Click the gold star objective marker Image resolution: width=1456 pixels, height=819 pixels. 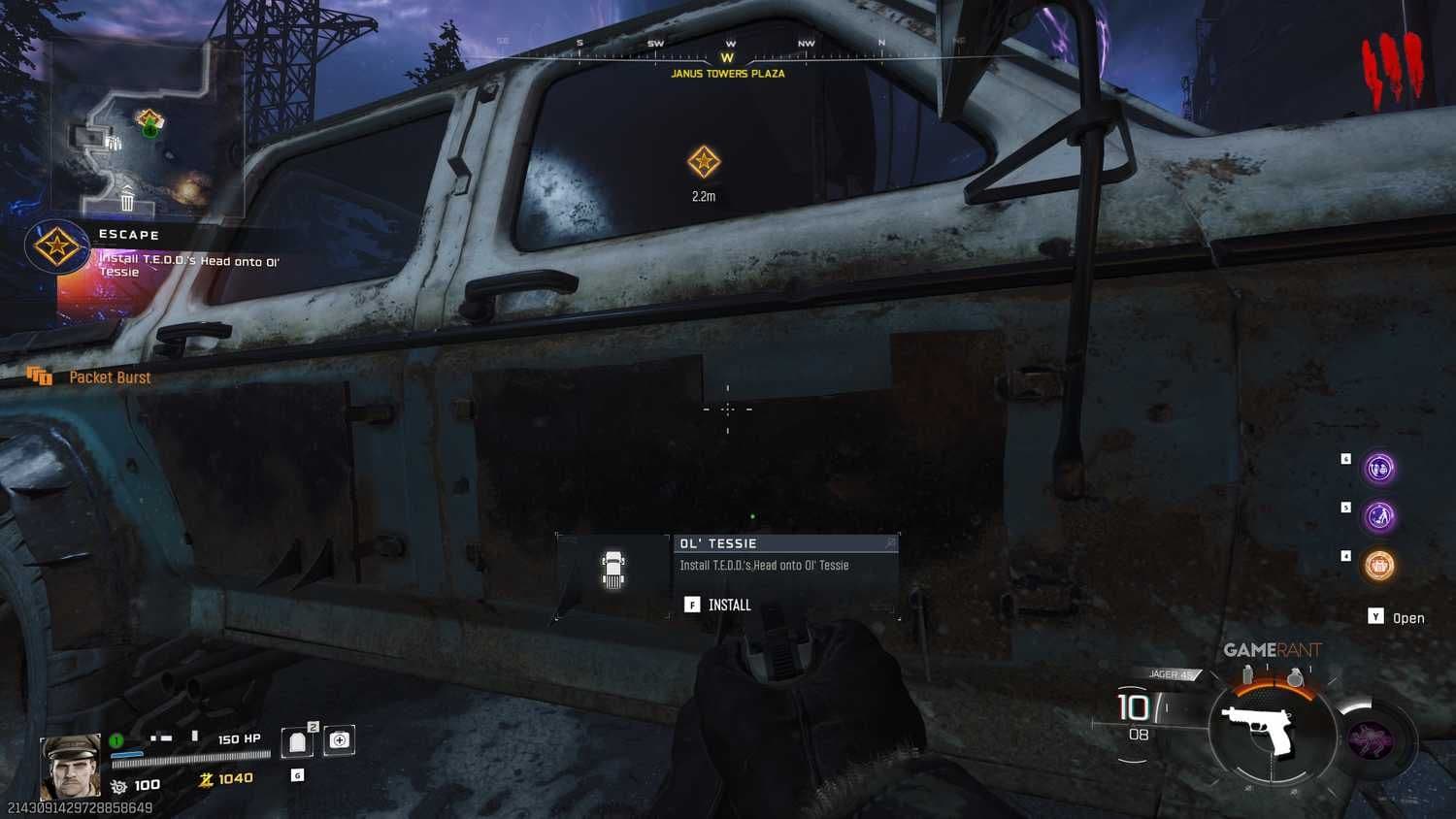(704, 162)
